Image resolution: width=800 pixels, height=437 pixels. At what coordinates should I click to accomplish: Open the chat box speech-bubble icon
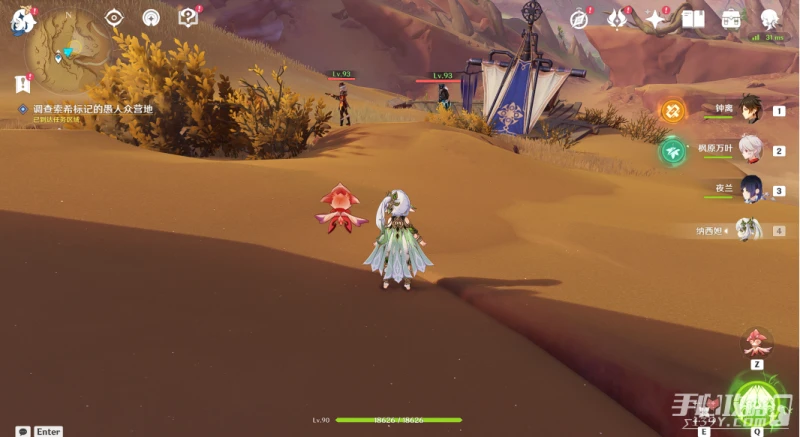[x=22, y=431]
